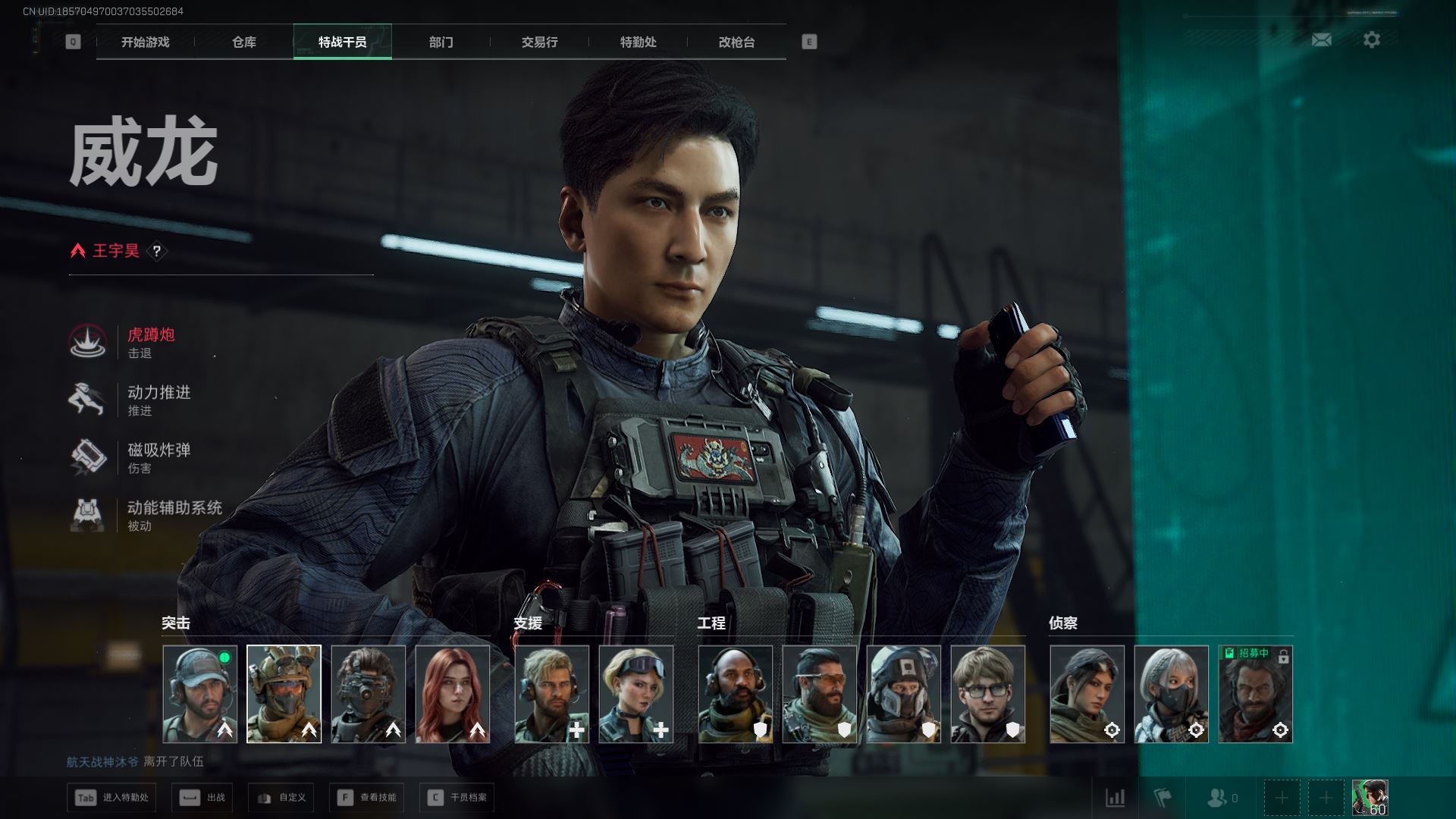The image size is (1456, 819).
Task: Open the 自定义 customize button
Action: [x=281, y=797]
